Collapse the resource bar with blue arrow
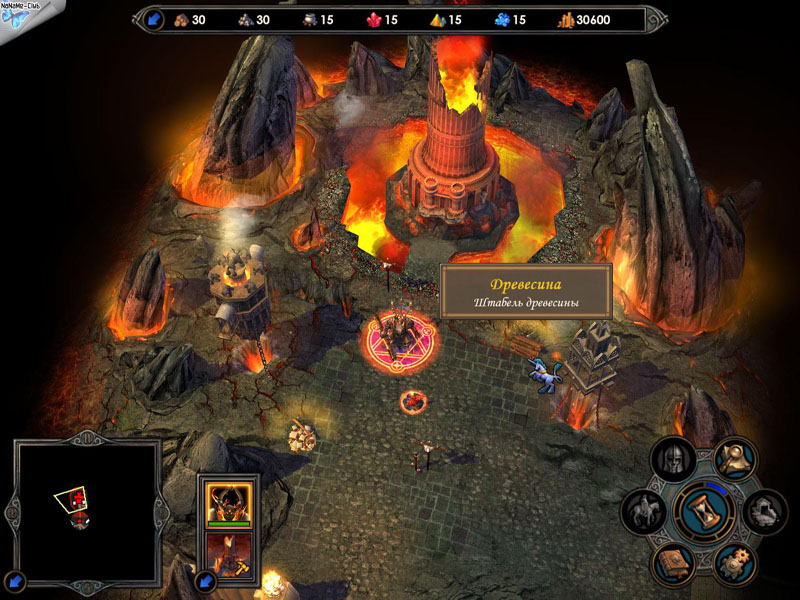Viewport: 800px width, 600px height. 154,19
